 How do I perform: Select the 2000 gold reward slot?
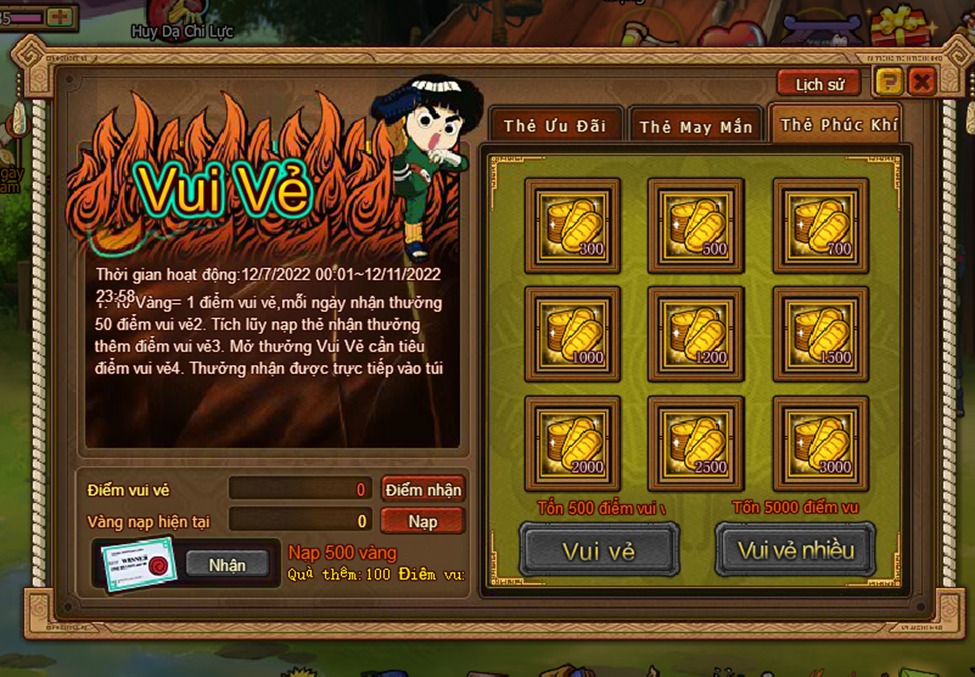(x=572, y=444)
